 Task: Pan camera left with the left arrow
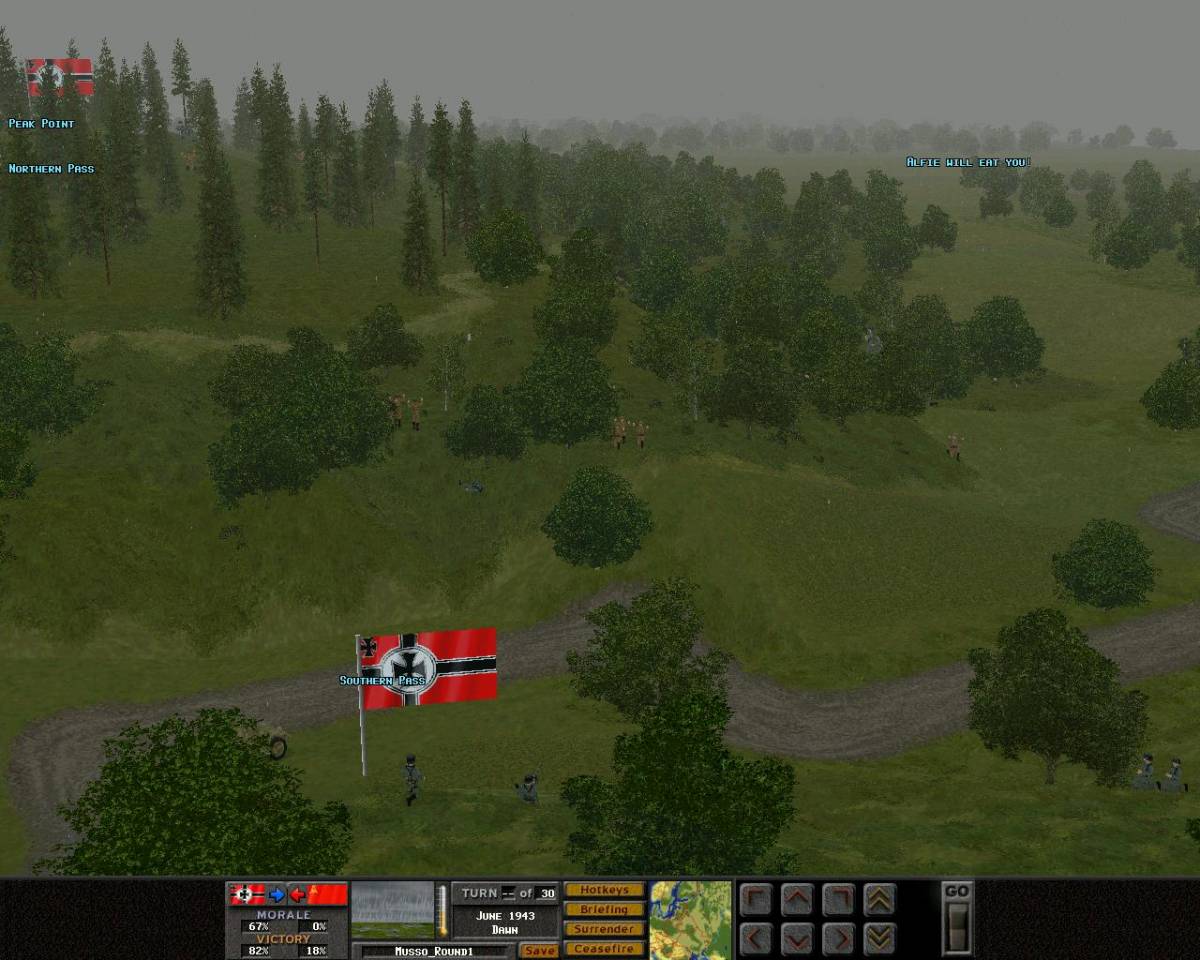756,939
